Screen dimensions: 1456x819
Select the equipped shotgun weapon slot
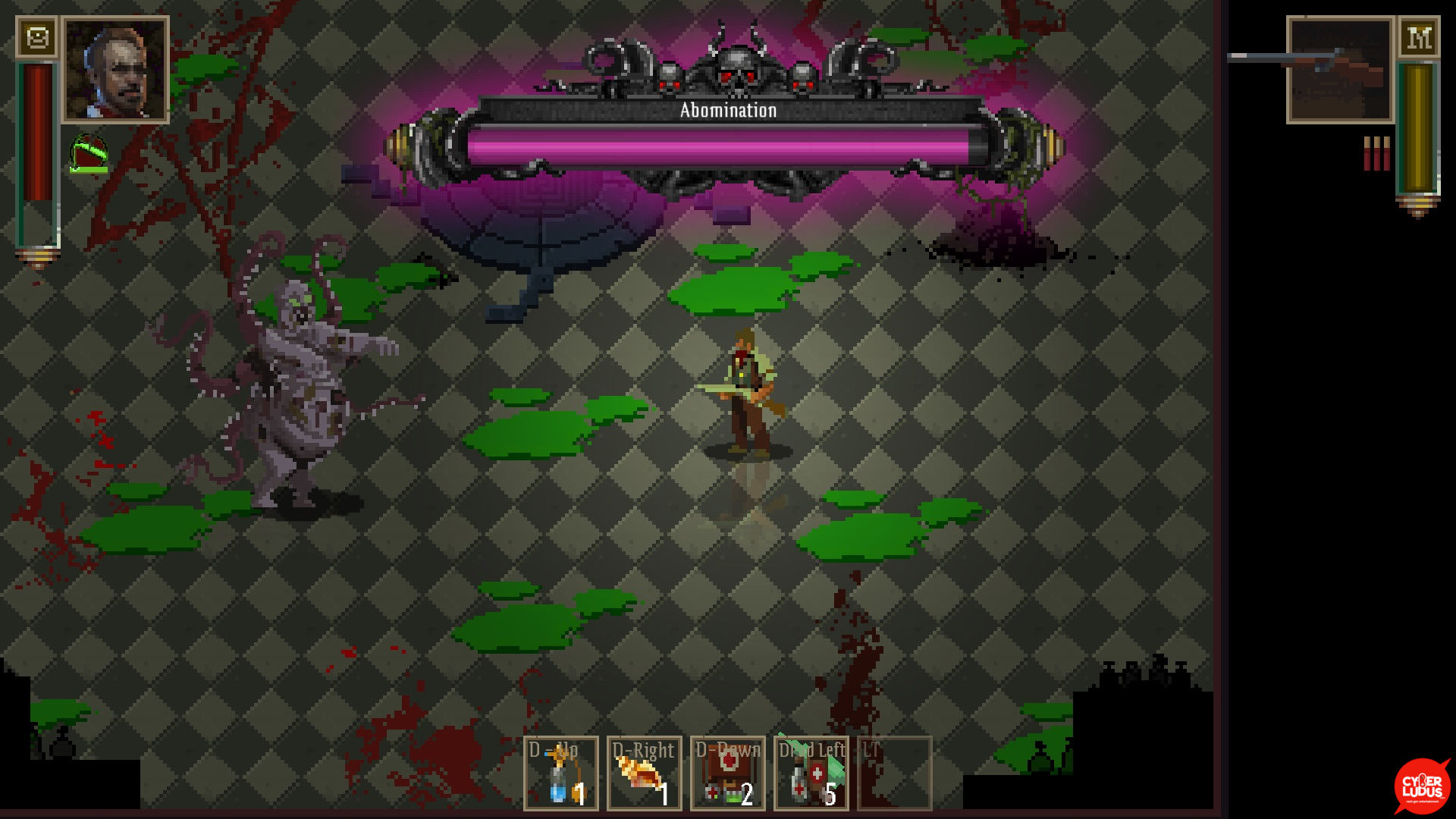[x=1340, y=70]
